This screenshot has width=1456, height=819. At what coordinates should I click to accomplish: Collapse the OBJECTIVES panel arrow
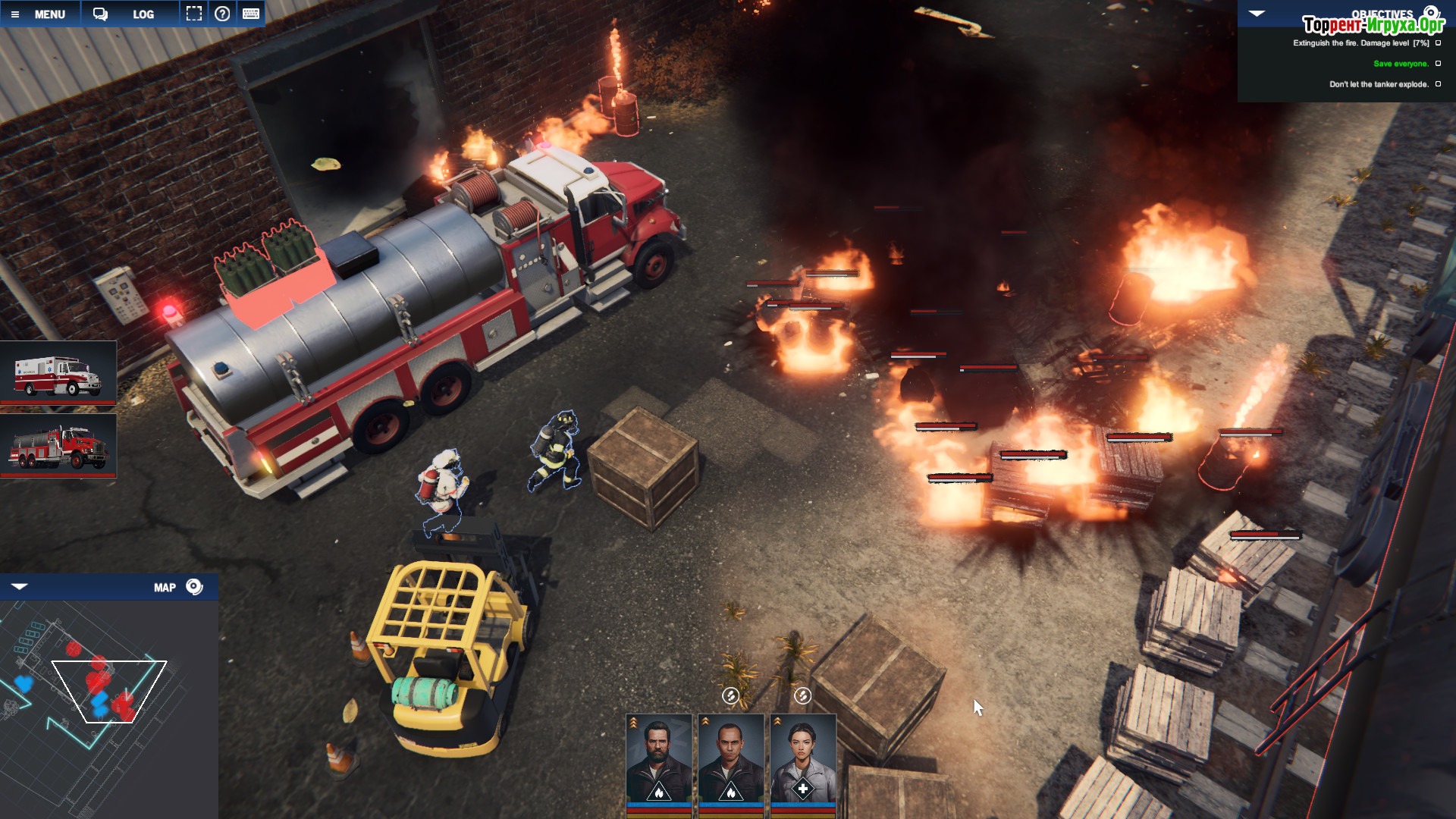[x=1257, y=14]
